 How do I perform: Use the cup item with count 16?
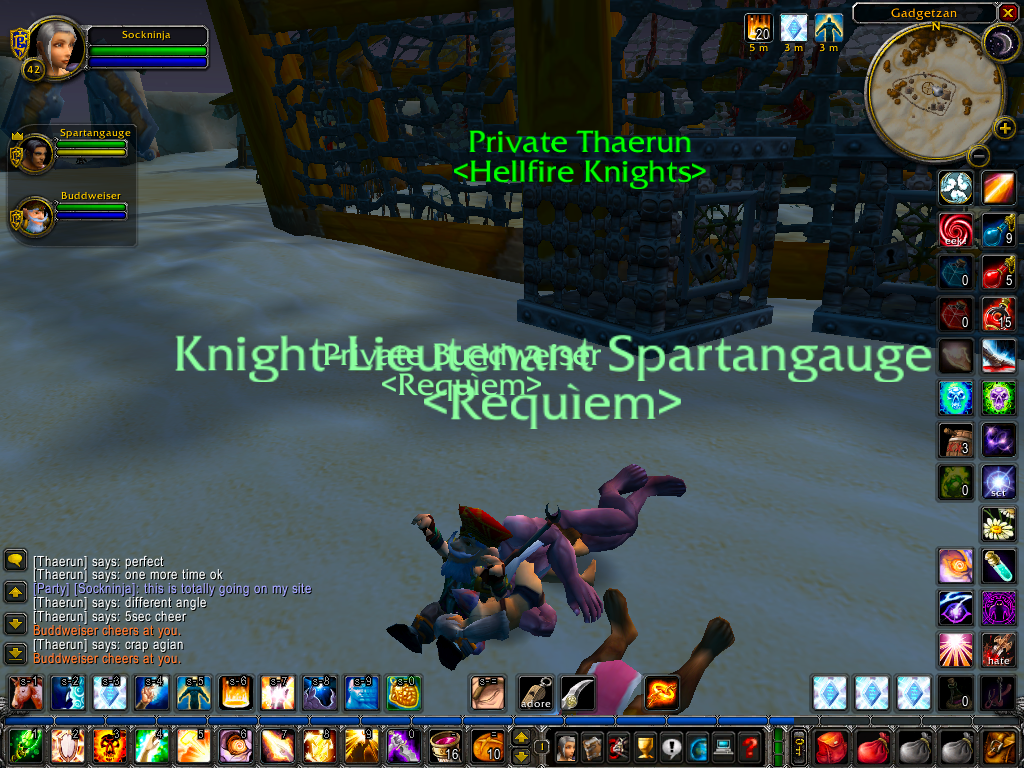pos(445,746)
